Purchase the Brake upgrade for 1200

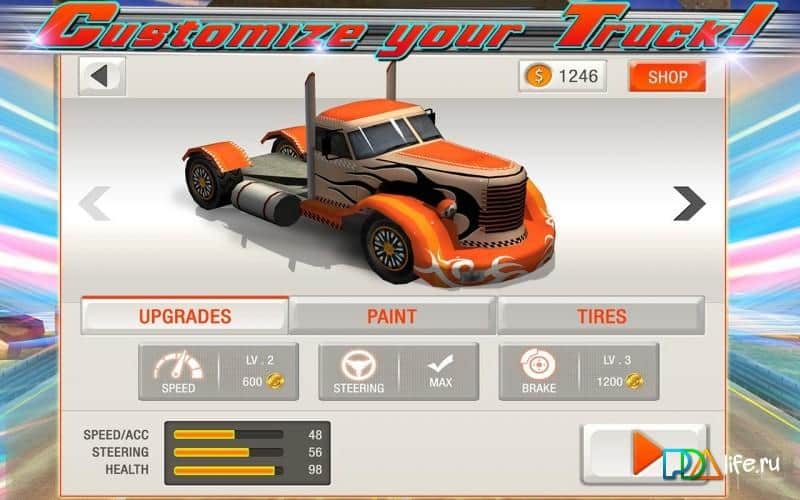578,372
